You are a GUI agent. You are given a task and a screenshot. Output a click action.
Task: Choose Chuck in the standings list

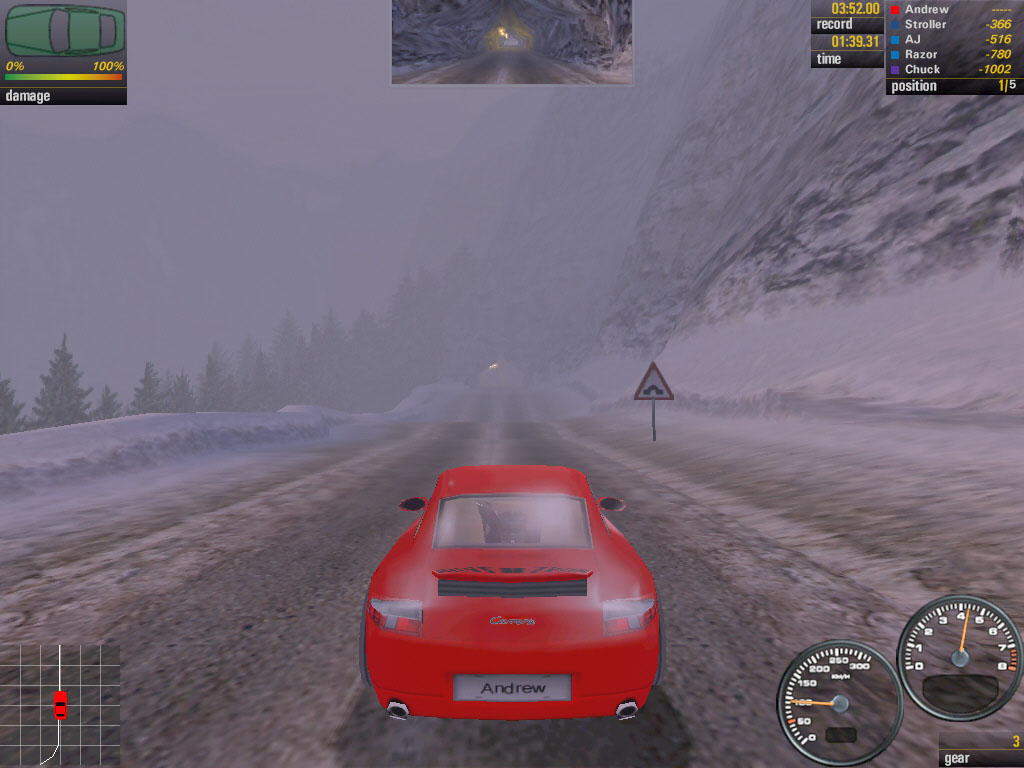coord(922,69)
